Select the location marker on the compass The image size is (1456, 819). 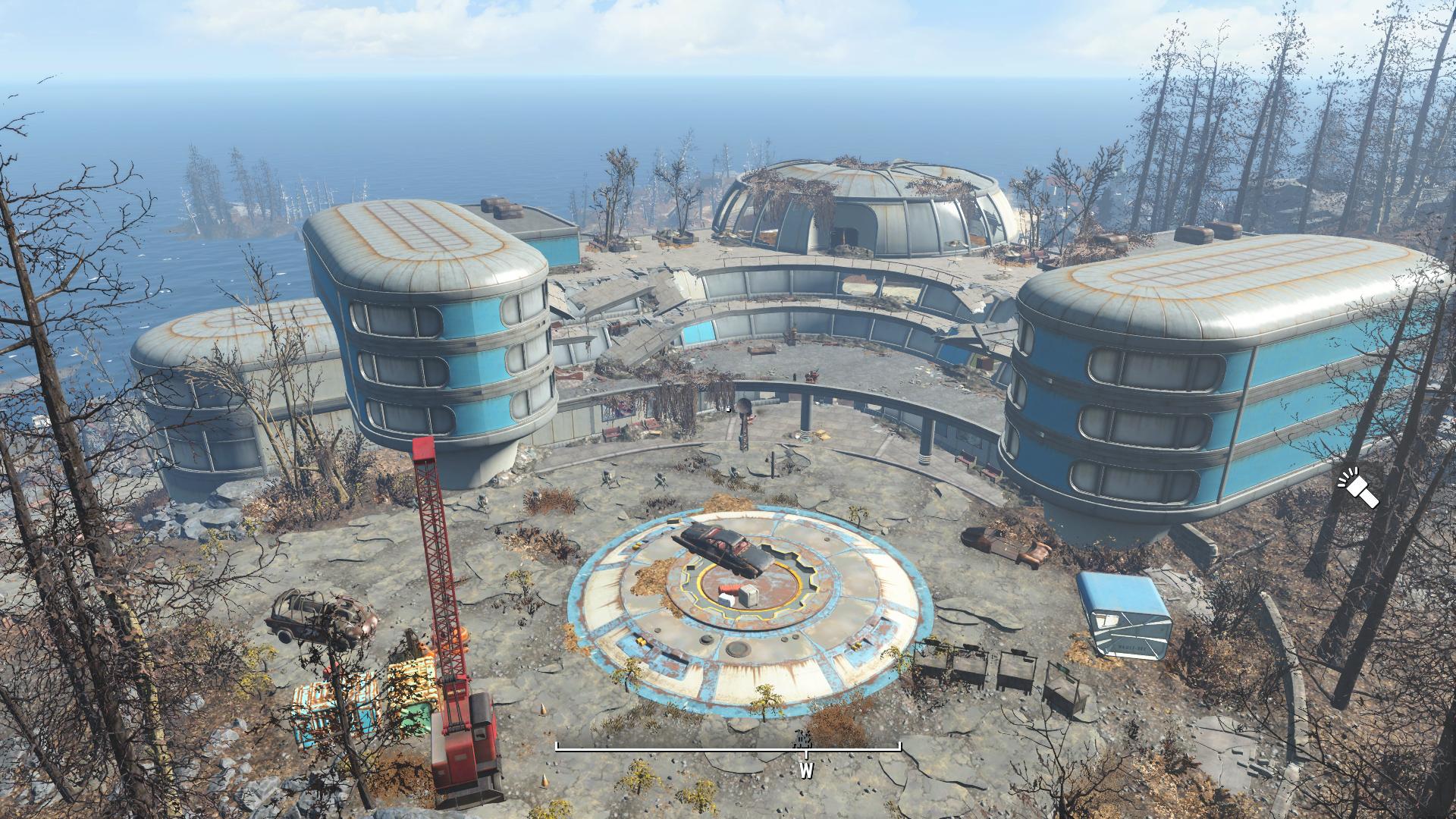click(801, 739)
